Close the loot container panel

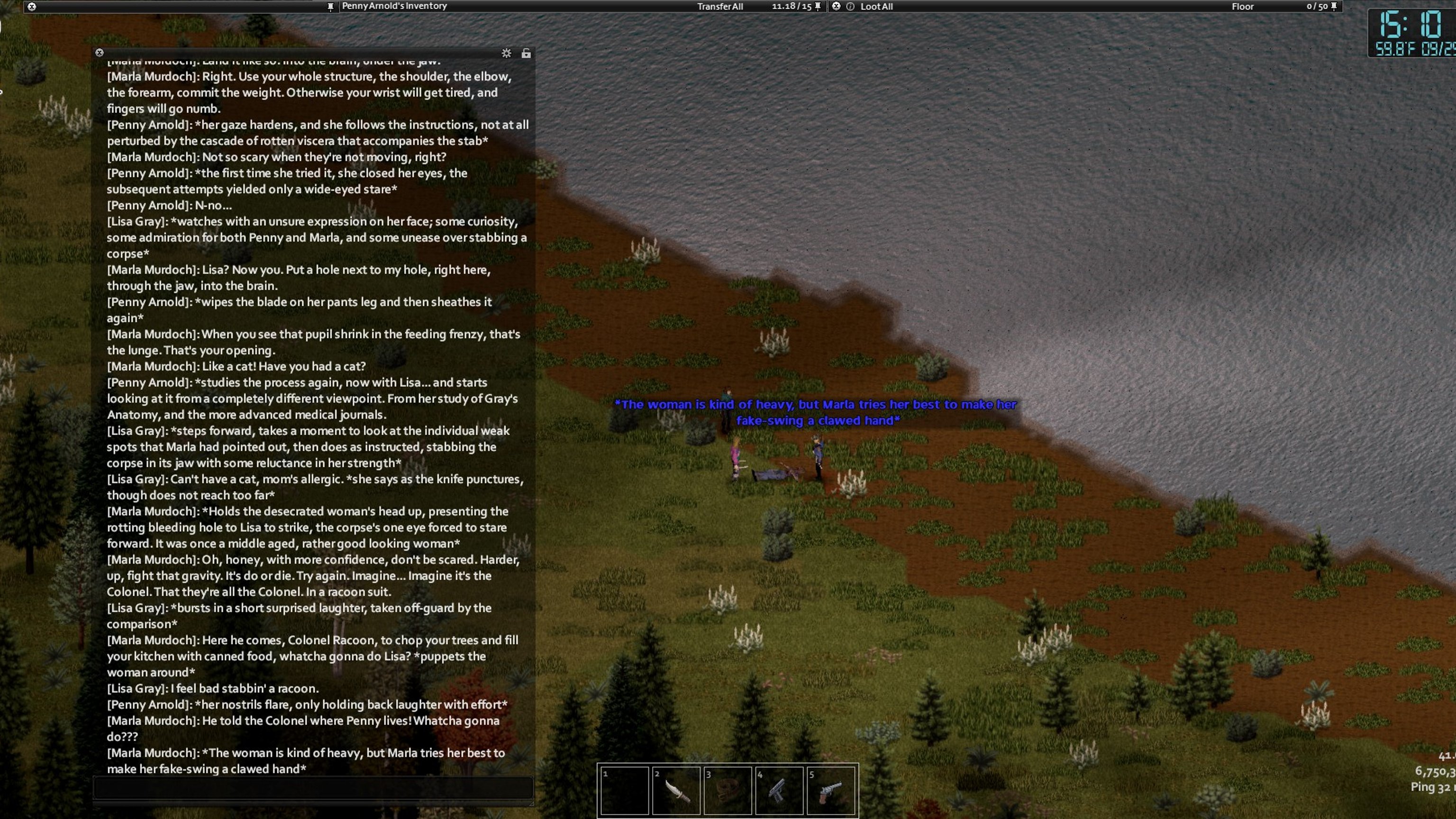tap(836, 6)
